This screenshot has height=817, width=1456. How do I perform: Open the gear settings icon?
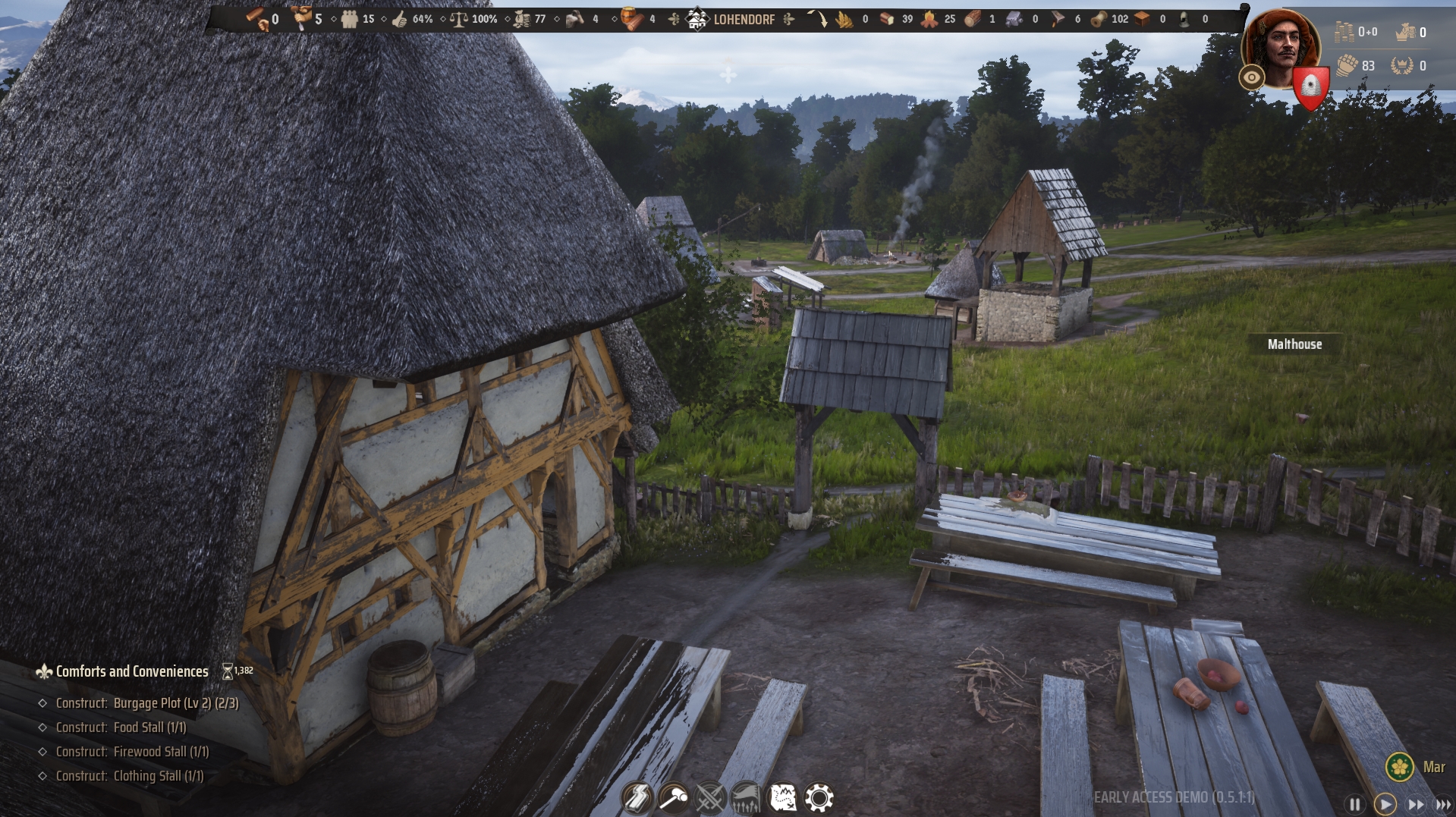pyautogui.click(x=820, y=797)
